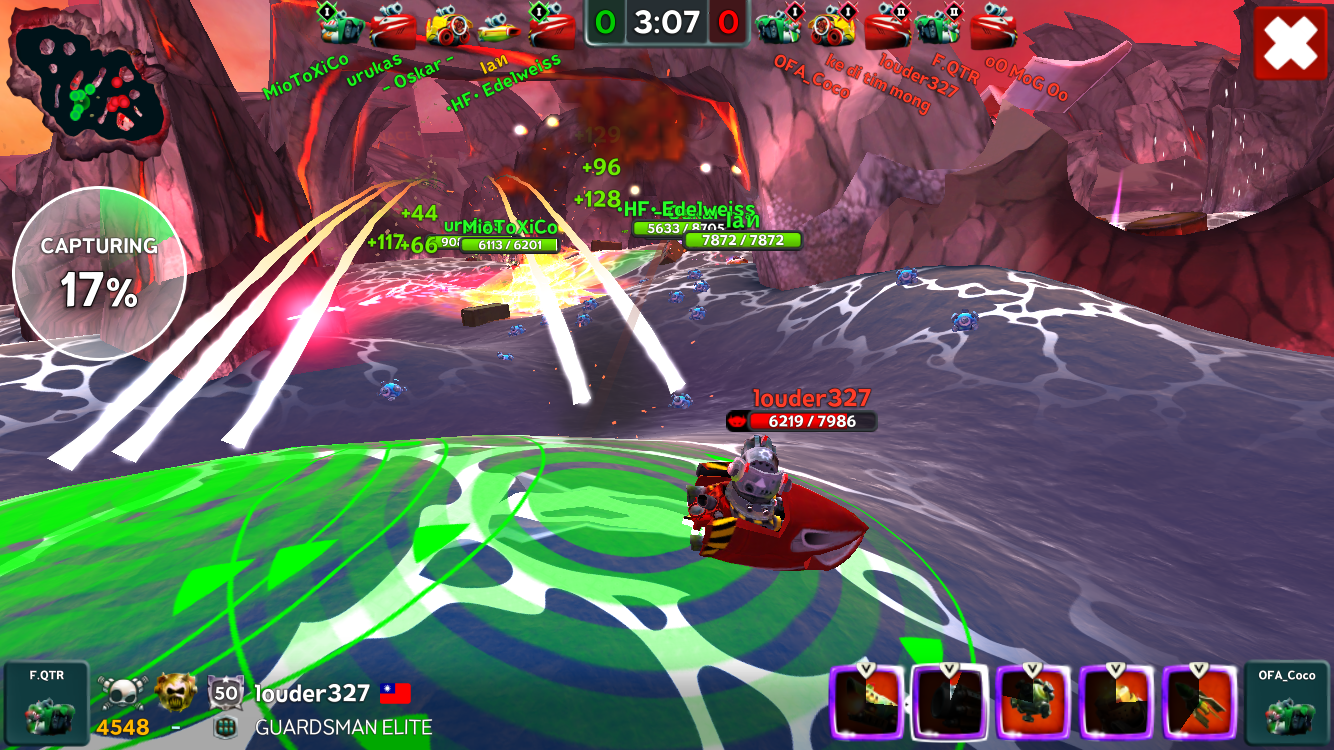
Task: Click Ian's yellow-green speeder ship icon
Action: [x=497, y=27]
